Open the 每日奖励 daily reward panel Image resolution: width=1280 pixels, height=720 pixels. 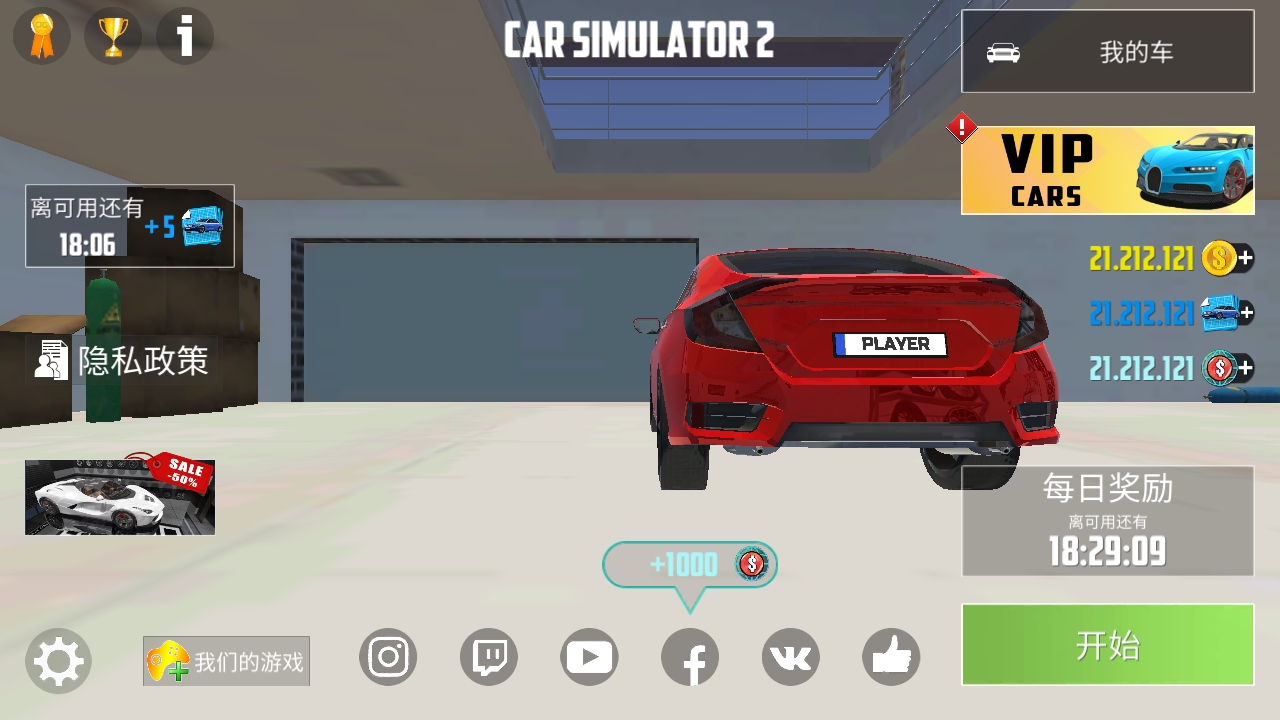tap(1107, 521)
